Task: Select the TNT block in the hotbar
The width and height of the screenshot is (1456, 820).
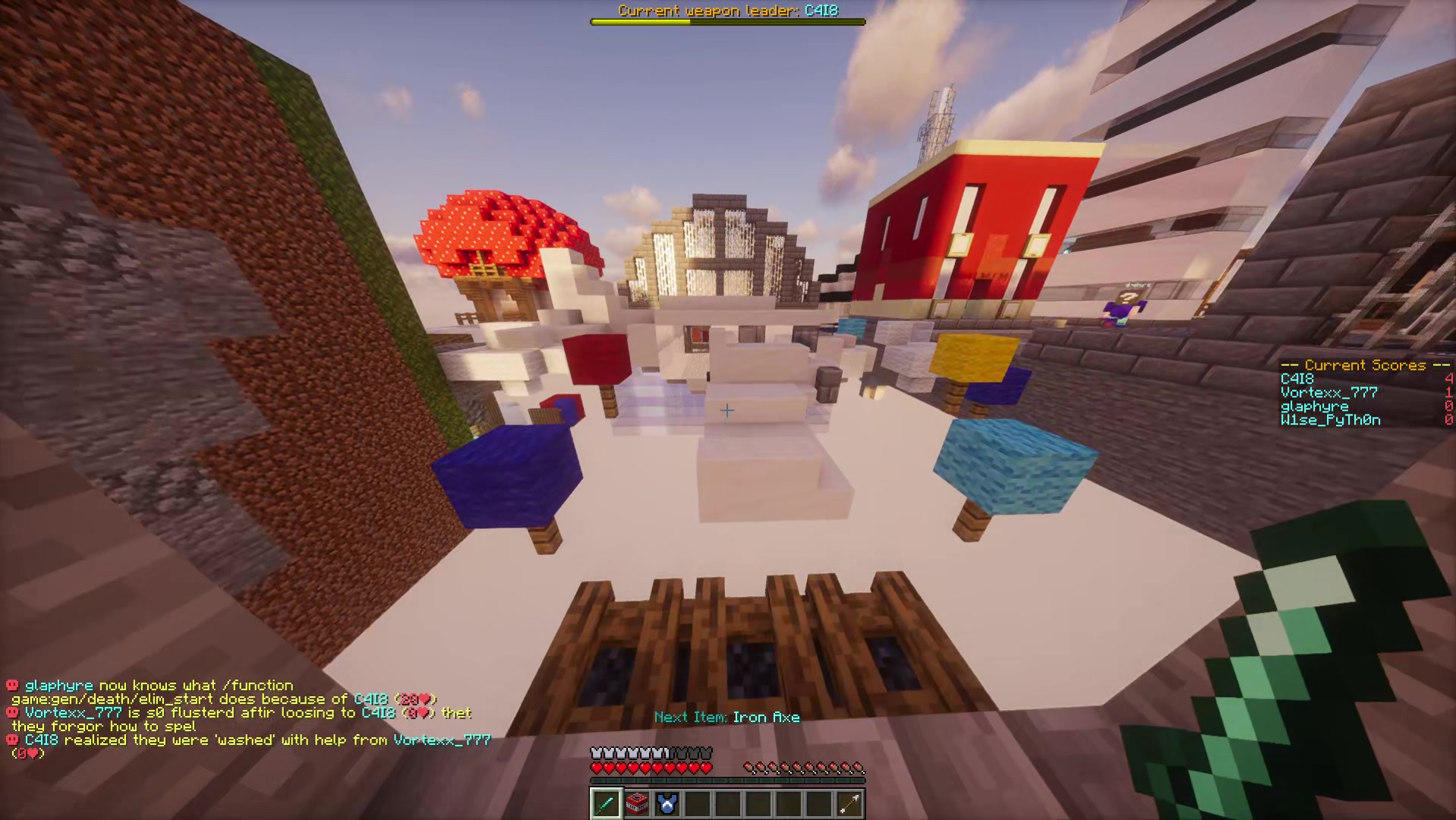Action: click(x=637, y=803)
